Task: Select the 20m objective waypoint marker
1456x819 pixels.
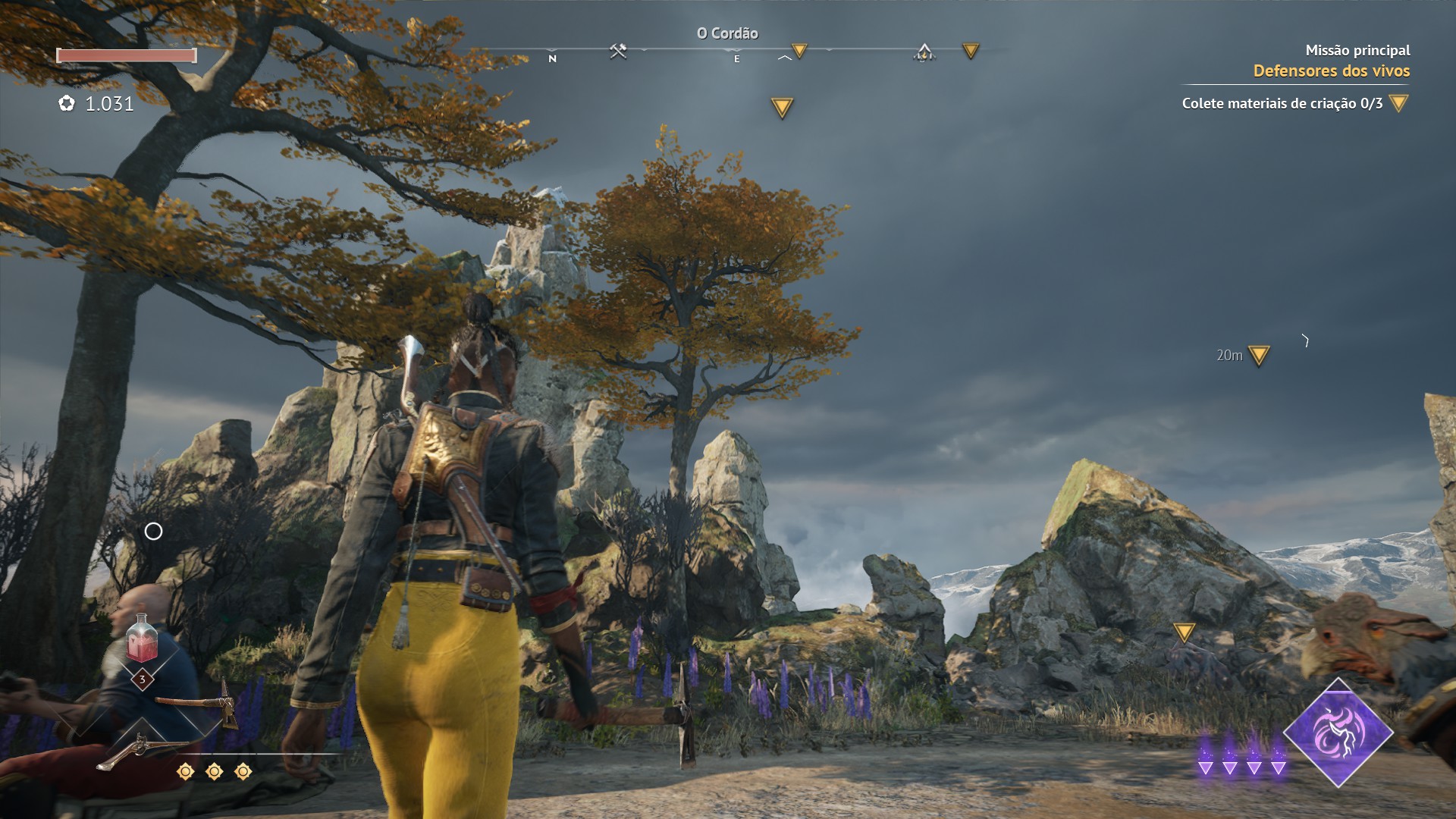Action: tap(1259, 355)
